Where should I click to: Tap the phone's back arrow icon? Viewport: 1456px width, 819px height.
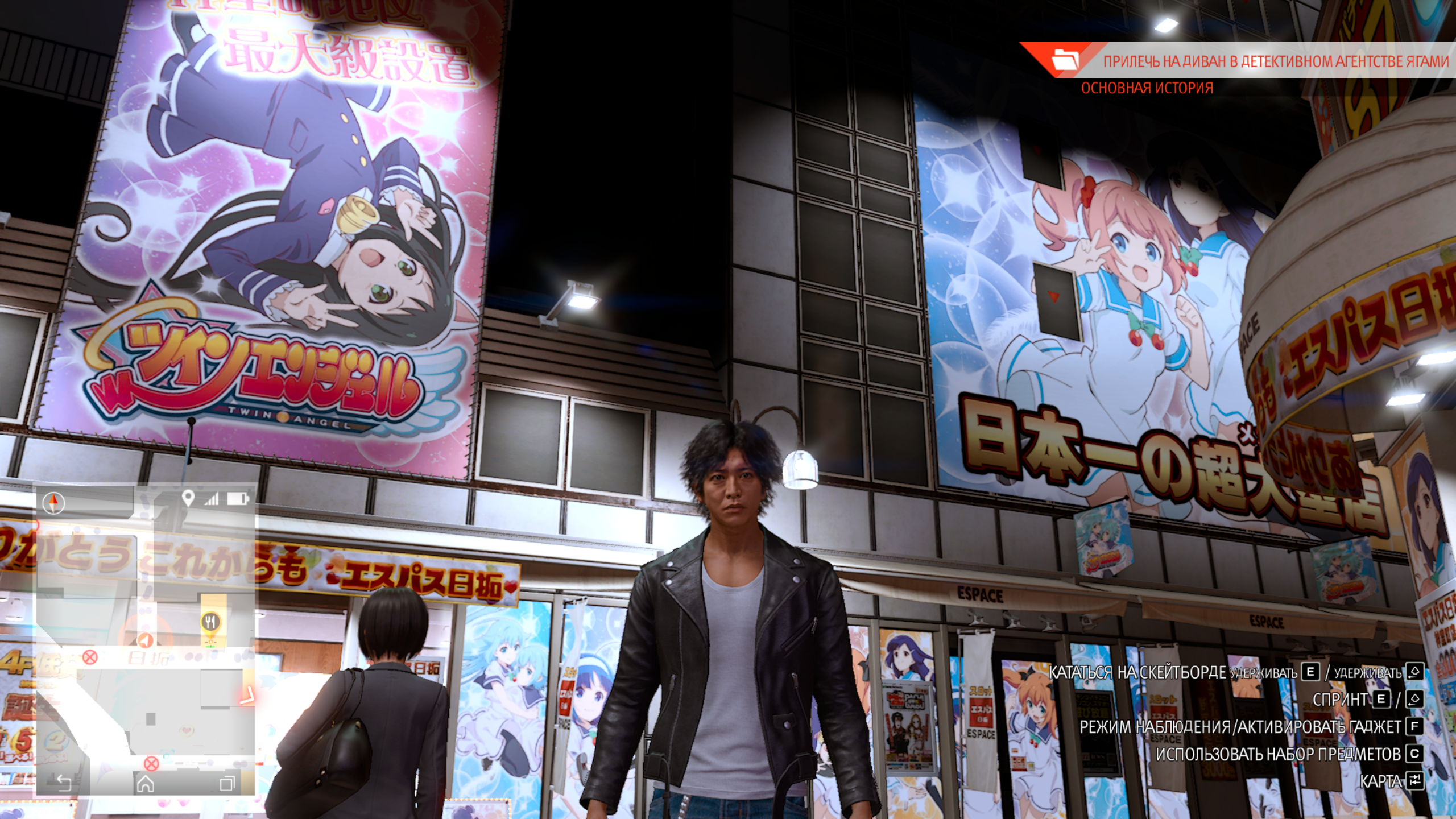pos(63,783)
